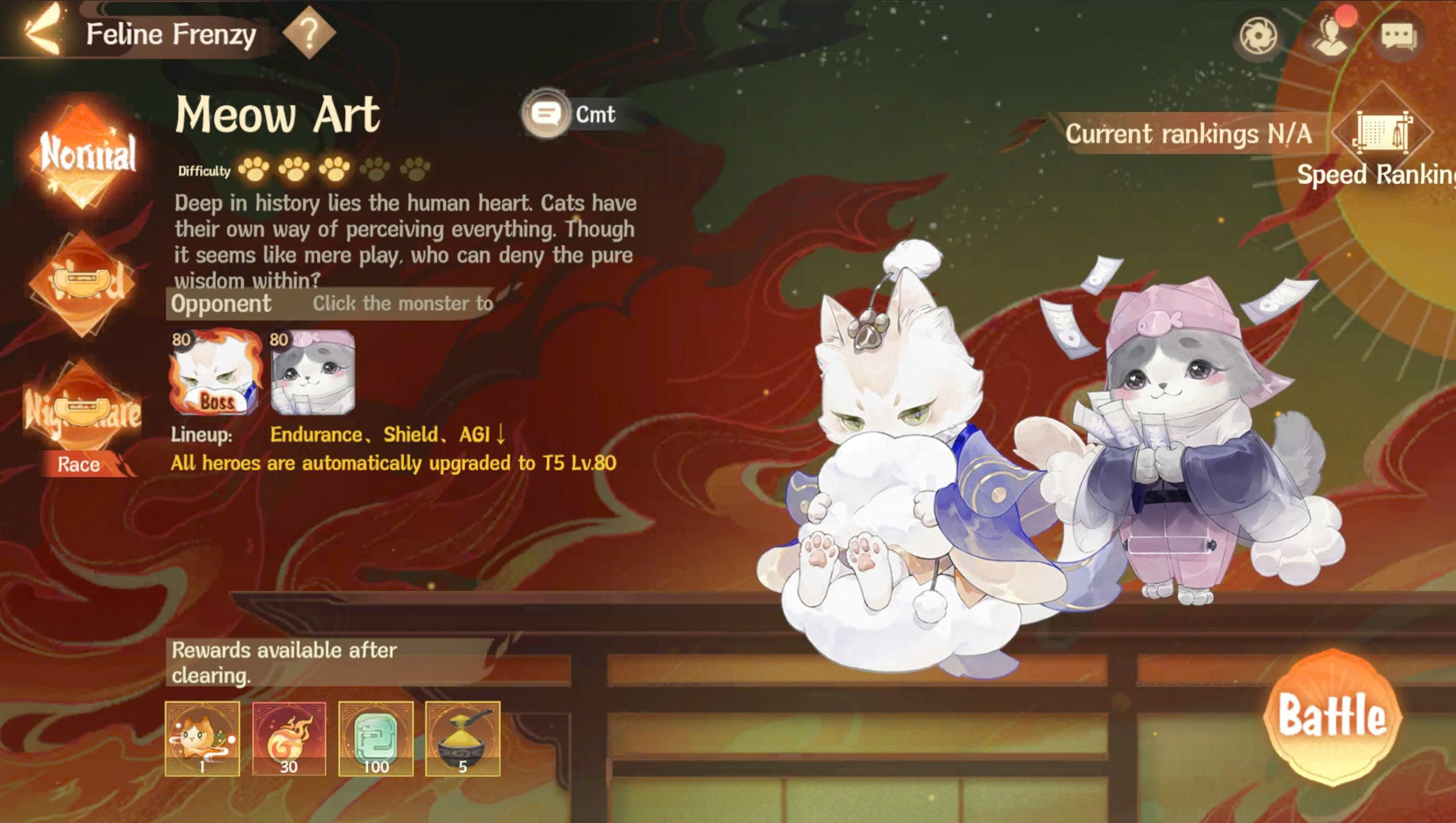Open the question mark help info
Screen dimensions: 1456x823
pyautogui.click(x=309, y=34)
